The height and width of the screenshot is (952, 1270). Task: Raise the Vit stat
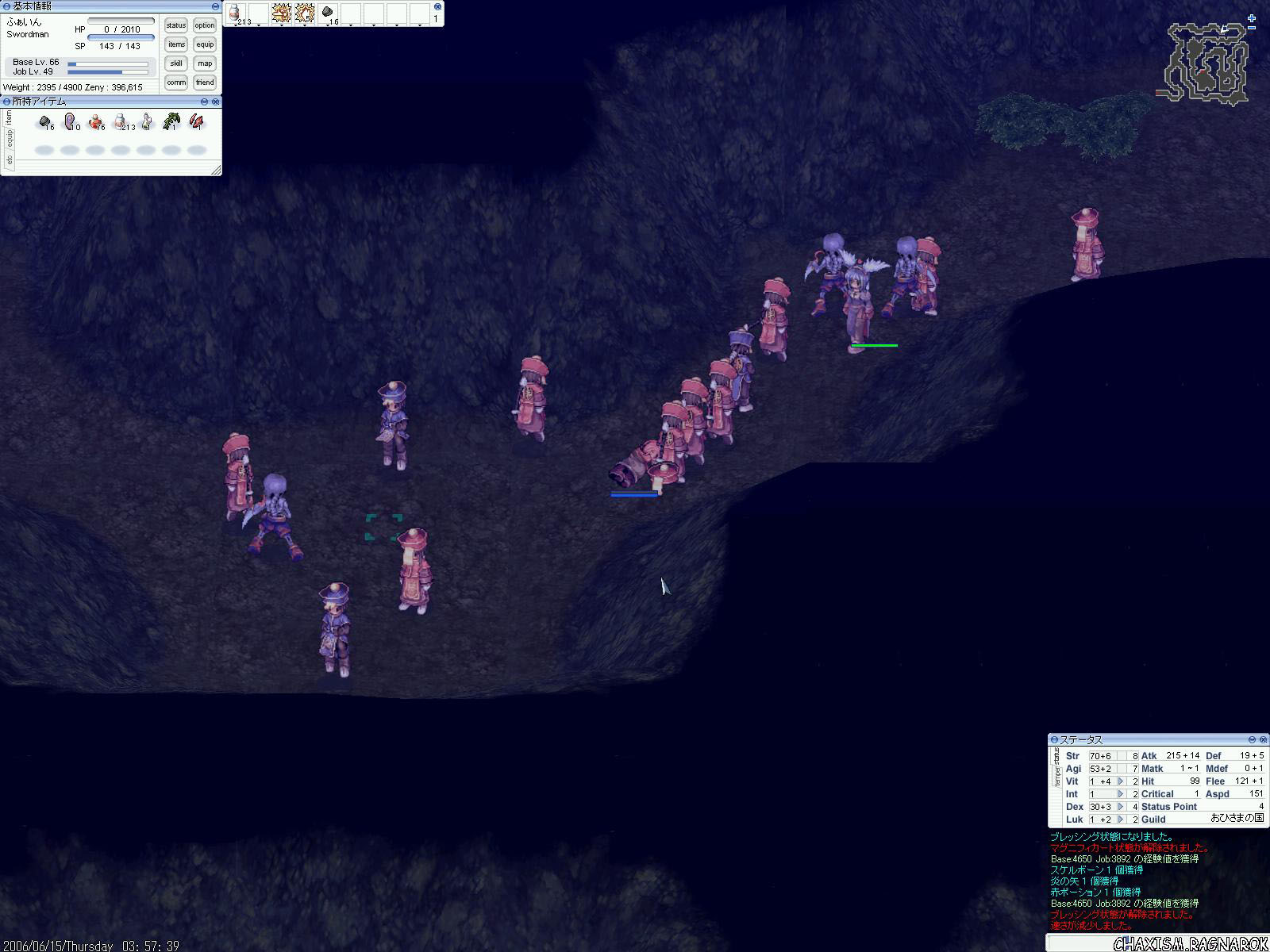[1120, 781]
